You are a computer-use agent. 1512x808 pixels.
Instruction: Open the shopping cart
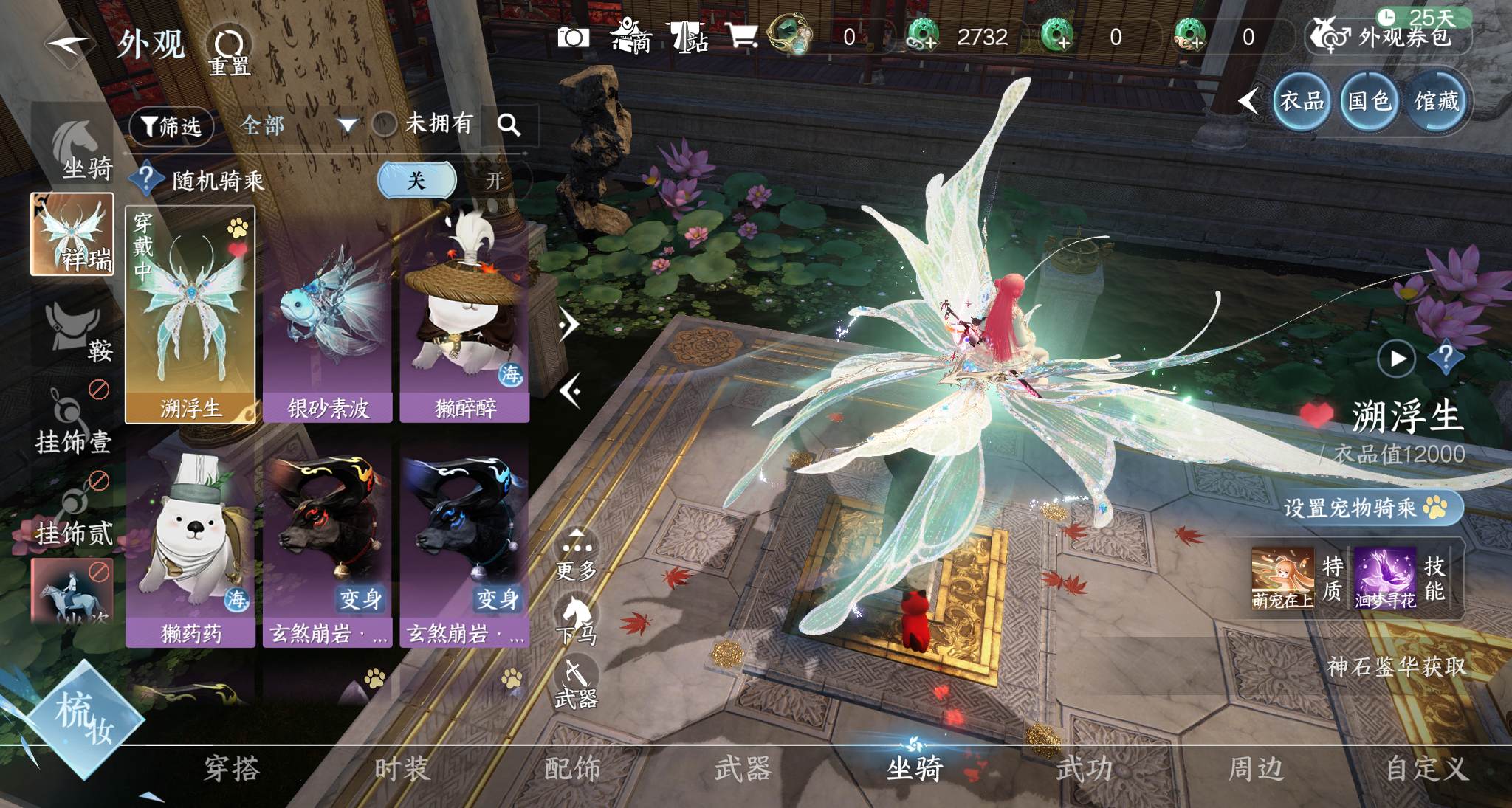coord(742,35)
